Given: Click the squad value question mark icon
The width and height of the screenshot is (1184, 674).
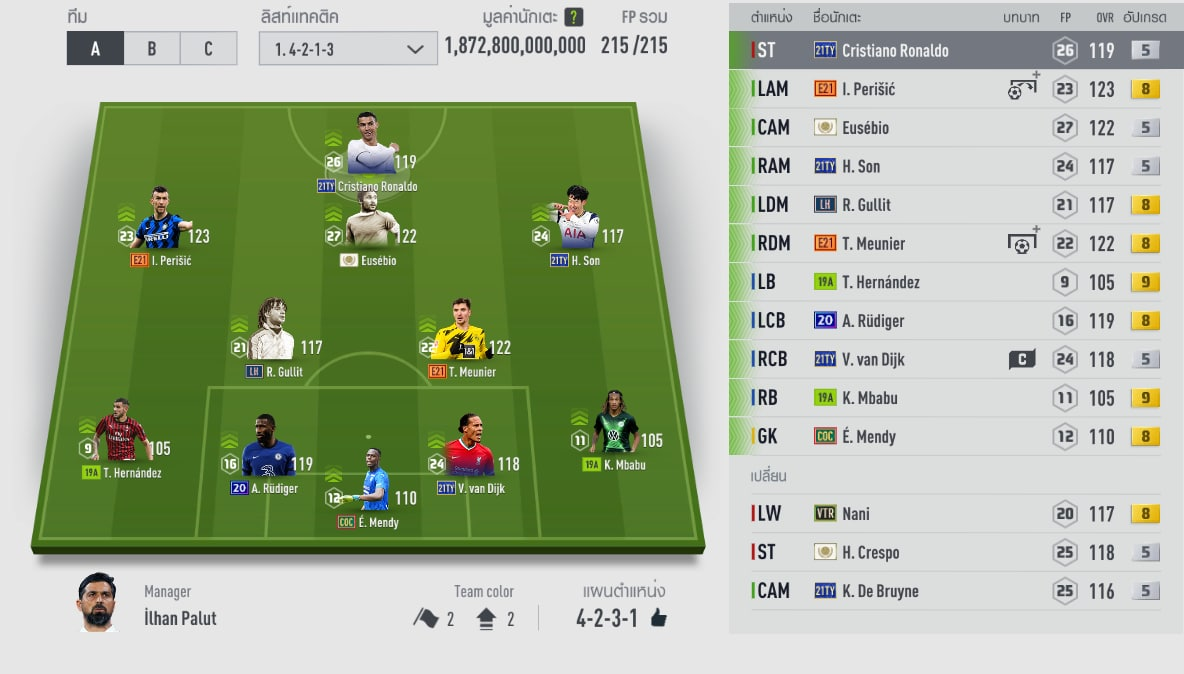Looking at the screenshot, I should (573, 17).
